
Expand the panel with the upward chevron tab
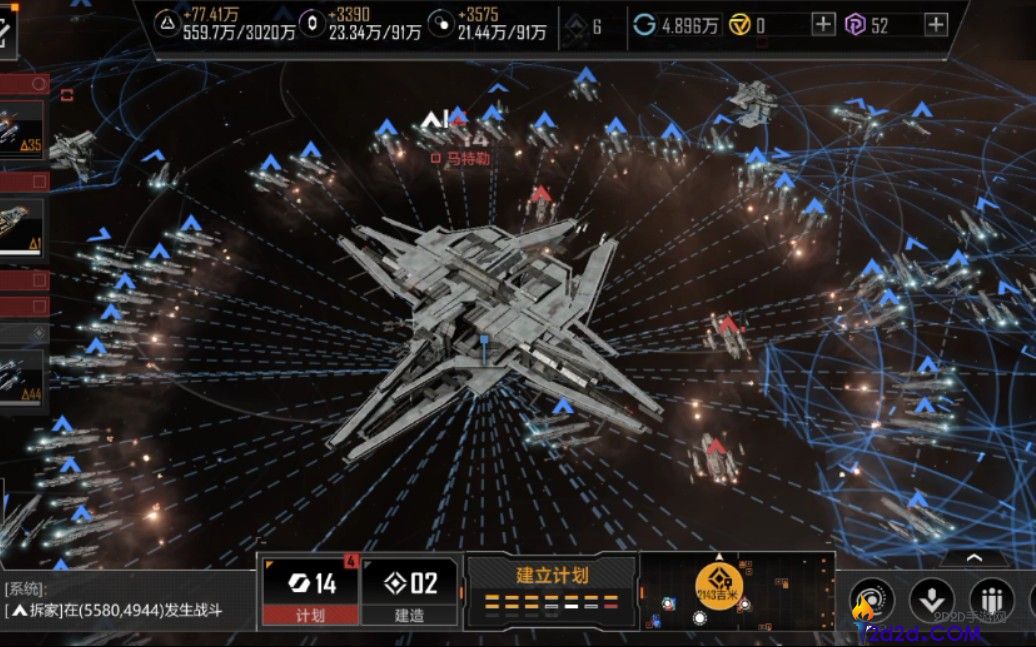[973, 559]
